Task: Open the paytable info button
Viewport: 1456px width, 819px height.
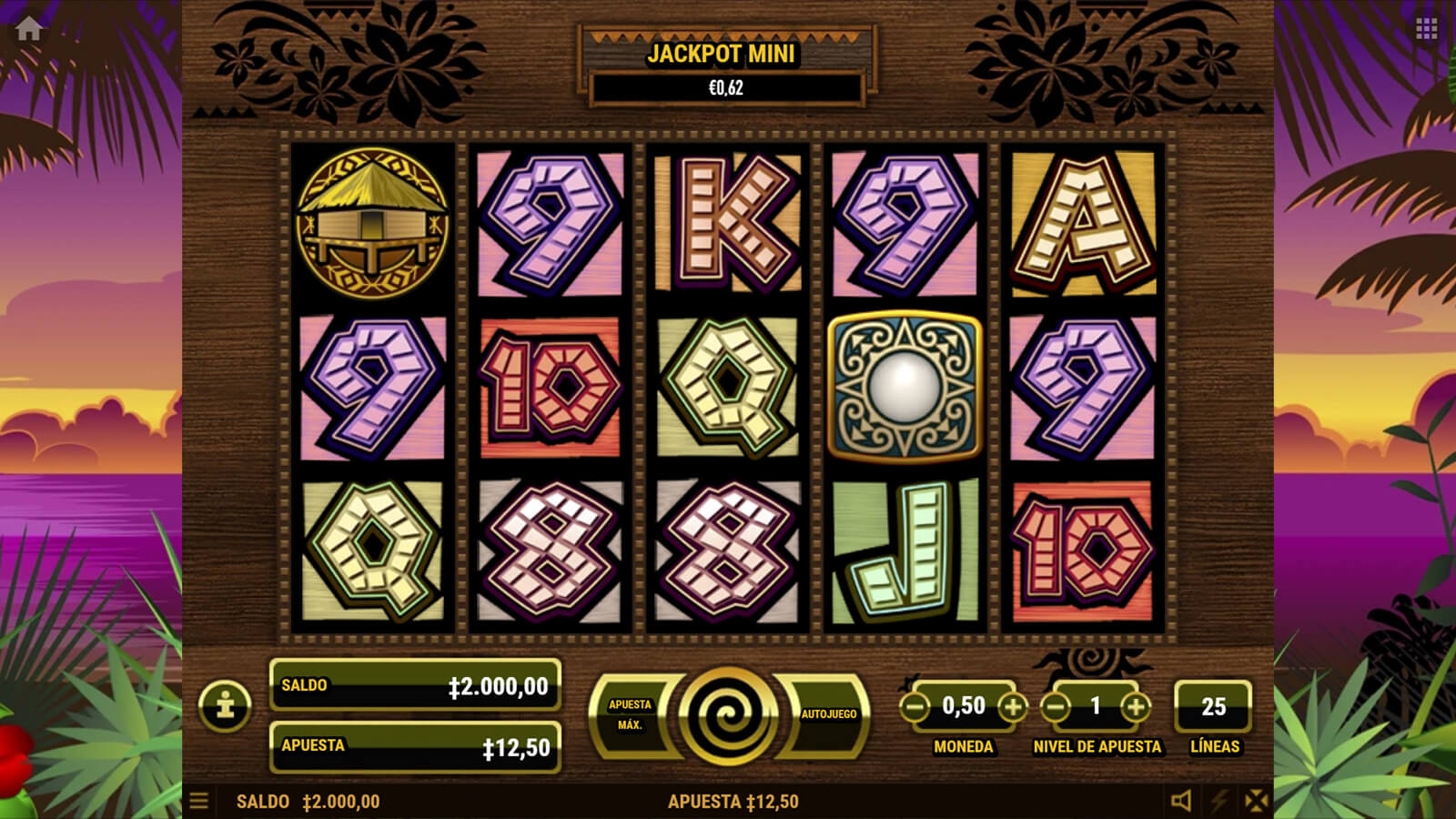Action: [x=226, y=705]
